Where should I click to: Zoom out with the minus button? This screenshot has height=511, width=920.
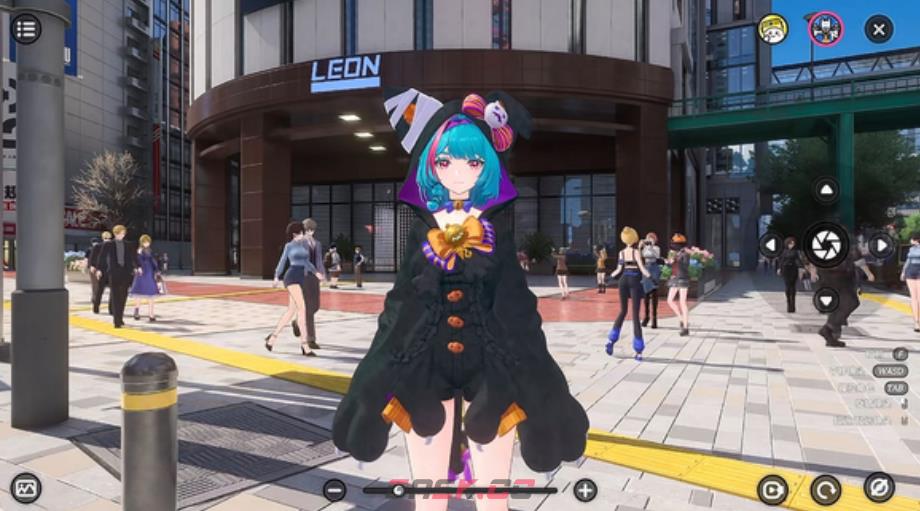coord(334,489)
